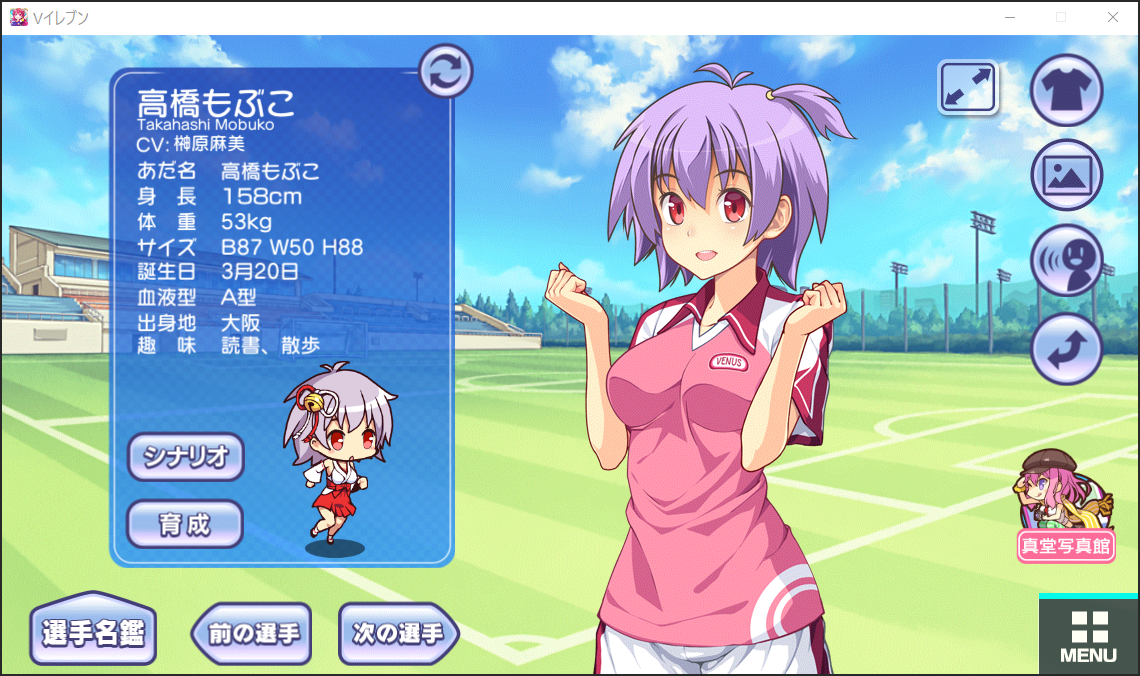
Task: Play the character voice icon
Action: [x=1066, y=261]
